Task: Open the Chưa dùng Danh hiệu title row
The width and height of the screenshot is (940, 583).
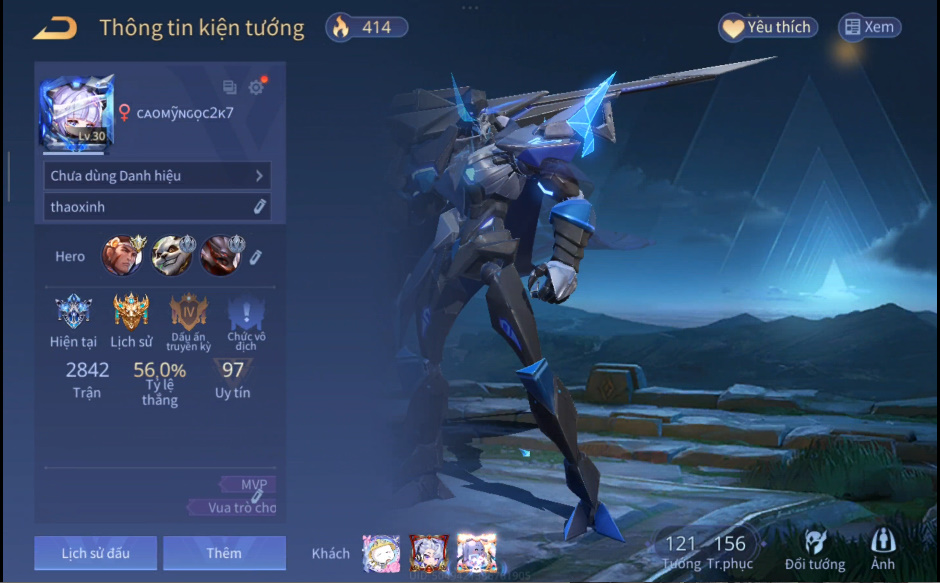Action: click(x=157, y=176)
